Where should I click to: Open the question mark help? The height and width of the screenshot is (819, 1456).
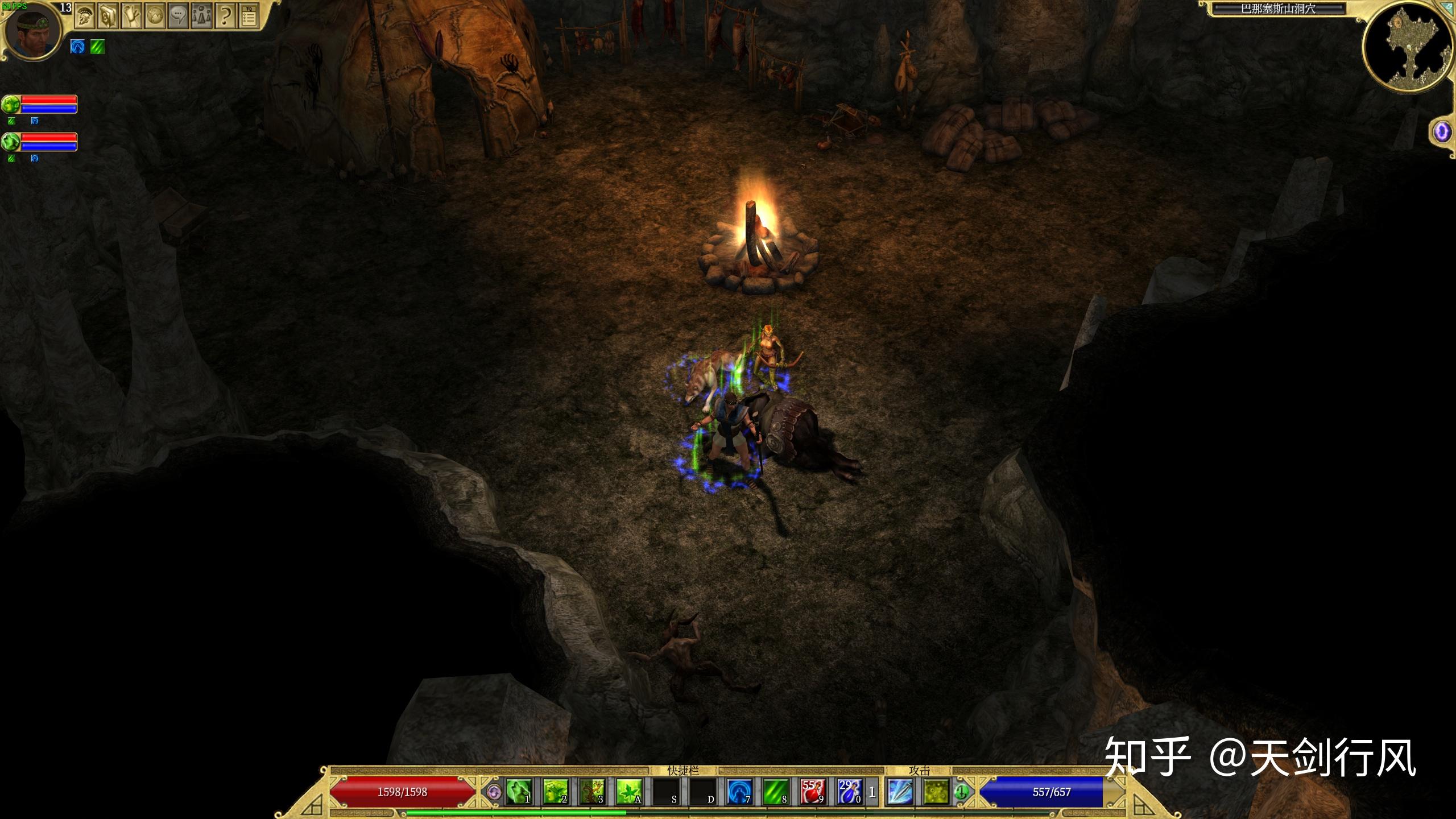pyautogui.click(x=225, y=16)
